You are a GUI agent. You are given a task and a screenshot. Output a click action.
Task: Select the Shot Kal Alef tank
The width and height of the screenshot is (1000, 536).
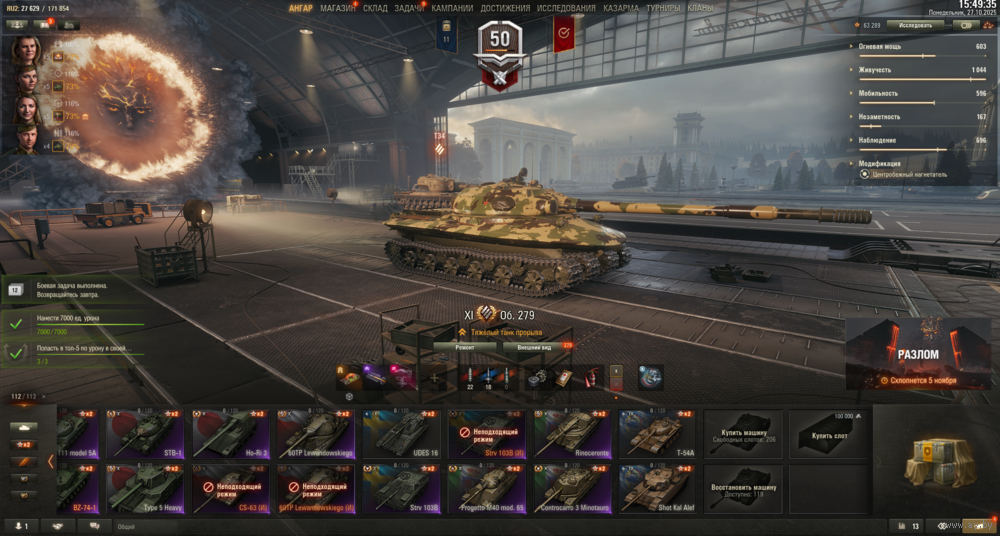(657, 488)
